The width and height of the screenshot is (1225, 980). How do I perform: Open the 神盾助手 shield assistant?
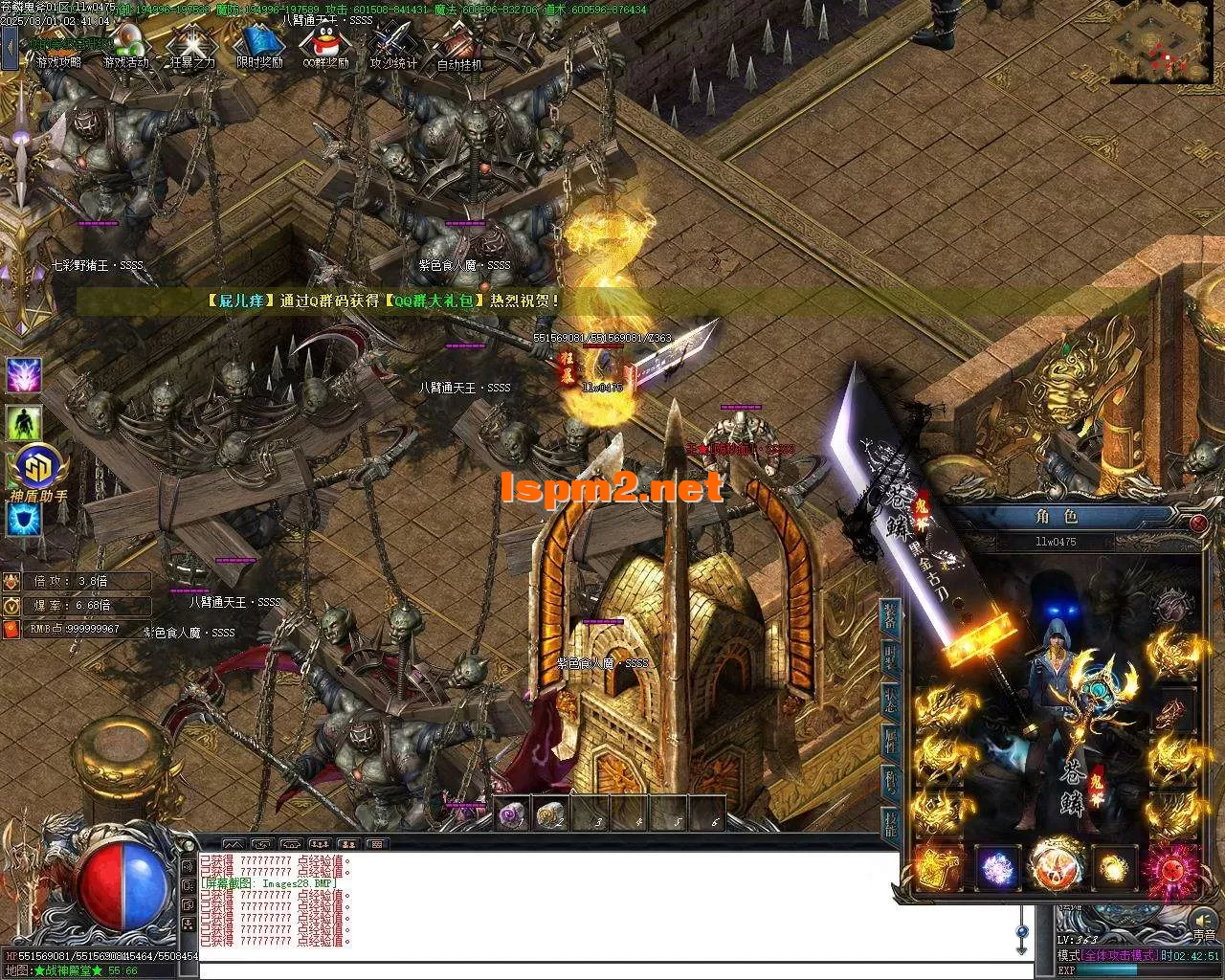(x=38, y=472)
